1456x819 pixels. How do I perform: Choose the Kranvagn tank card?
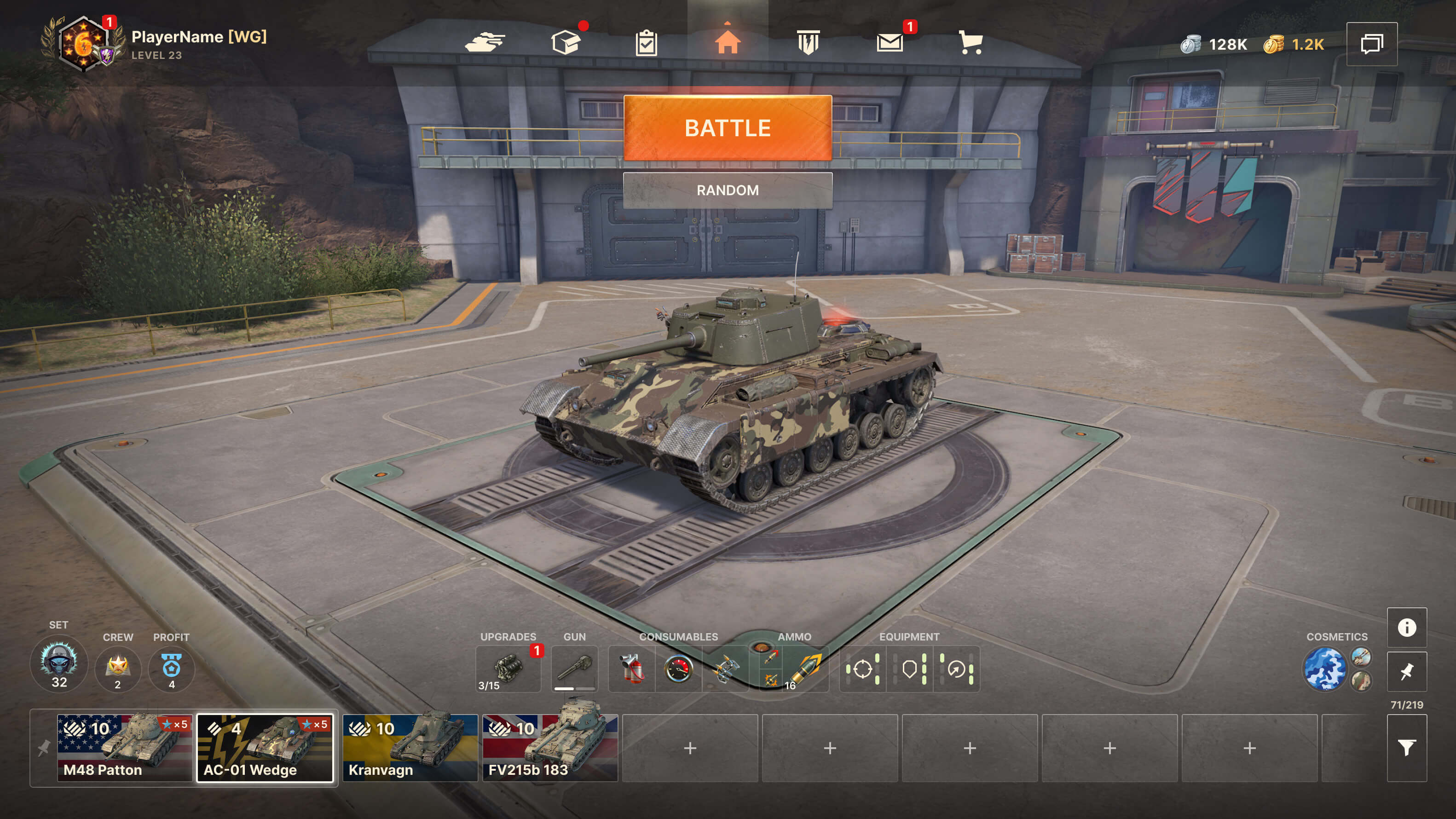[x=410, y=748]
